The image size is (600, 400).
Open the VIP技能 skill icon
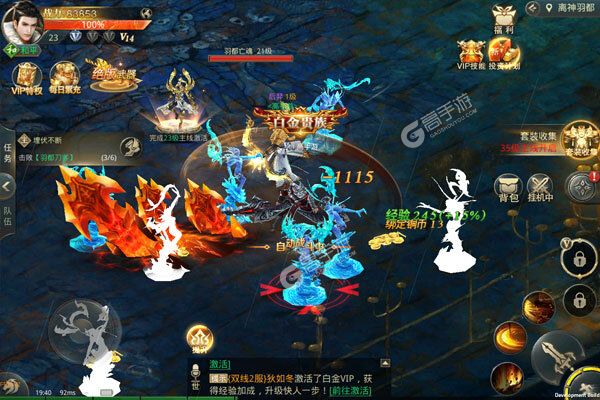471,56
